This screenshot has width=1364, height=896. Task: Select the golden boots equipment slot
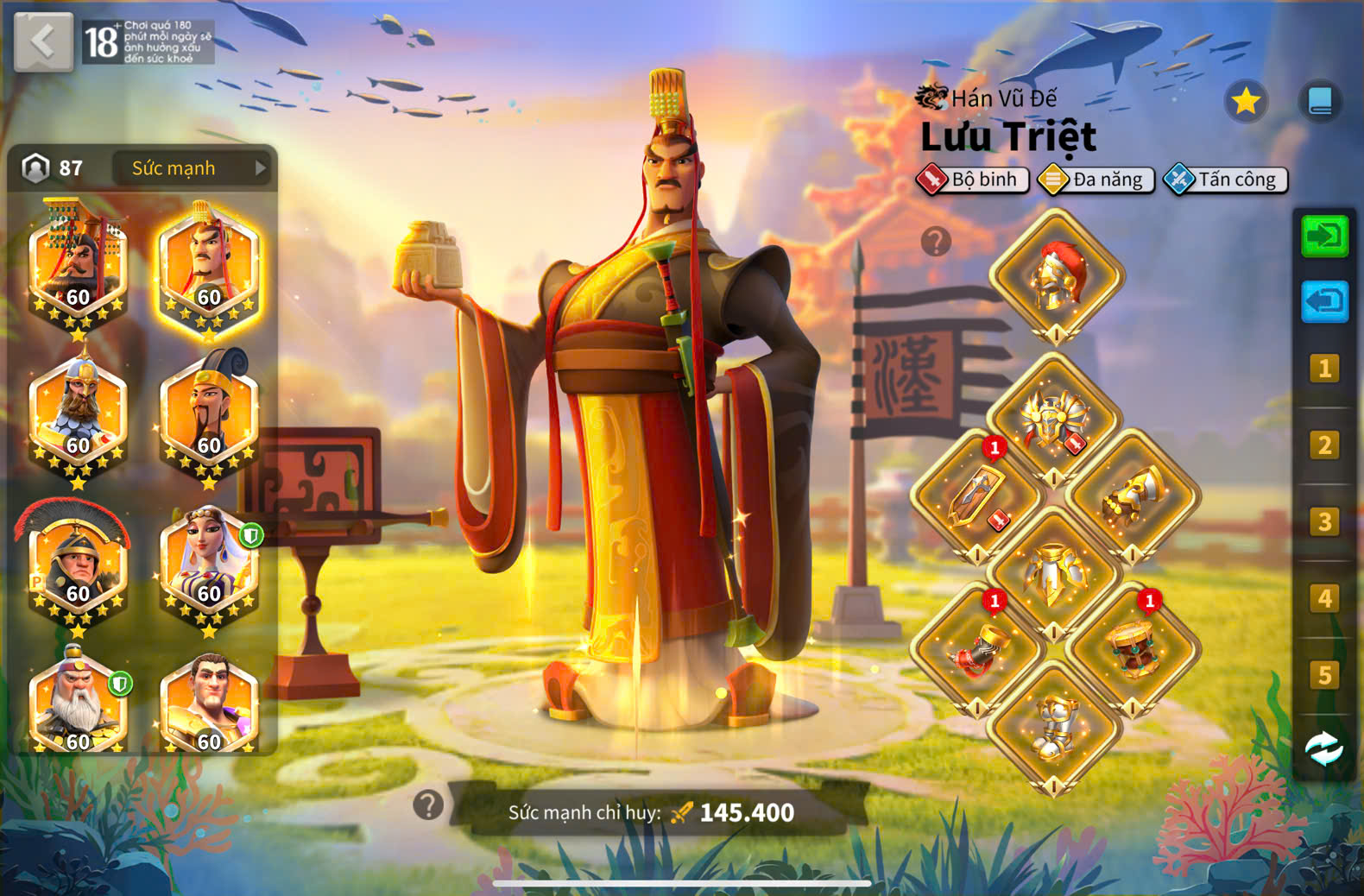(1054, 727)
